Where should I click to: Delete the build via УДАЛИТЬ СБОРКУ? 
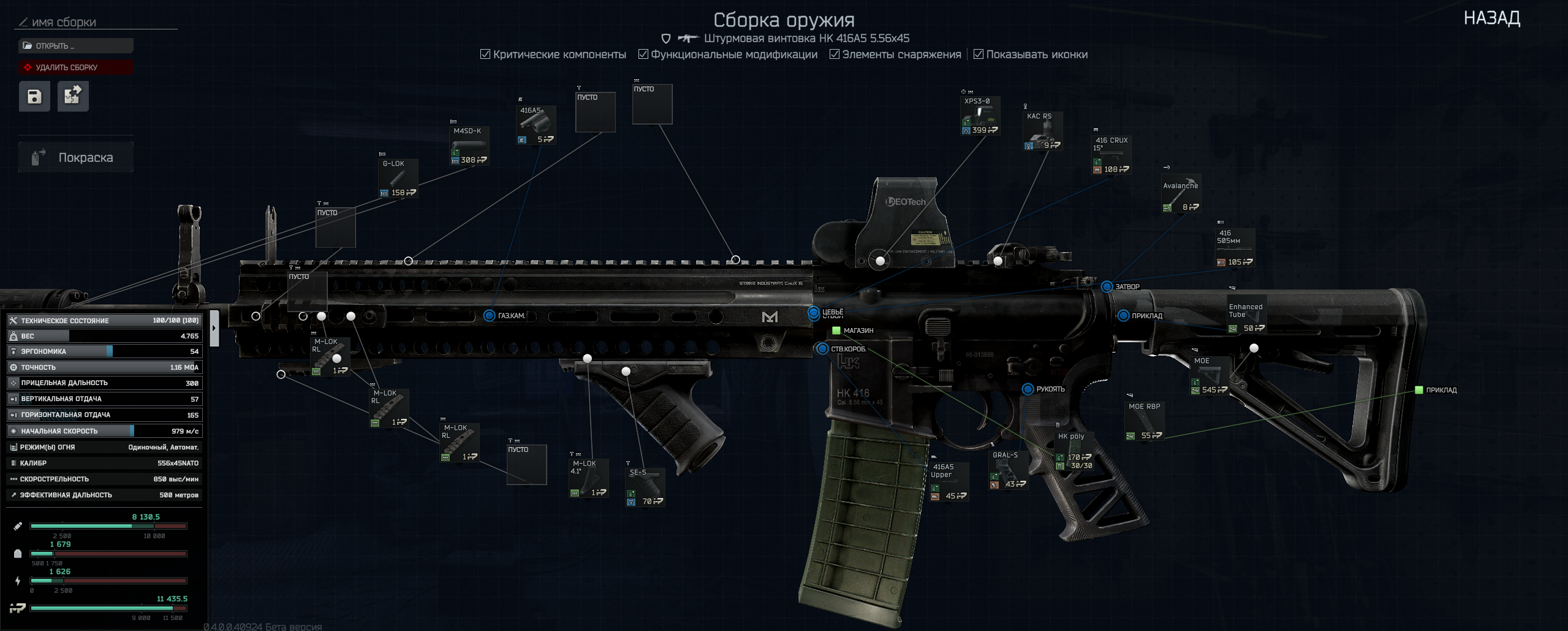pyautogui.click(x=75, y=67)
